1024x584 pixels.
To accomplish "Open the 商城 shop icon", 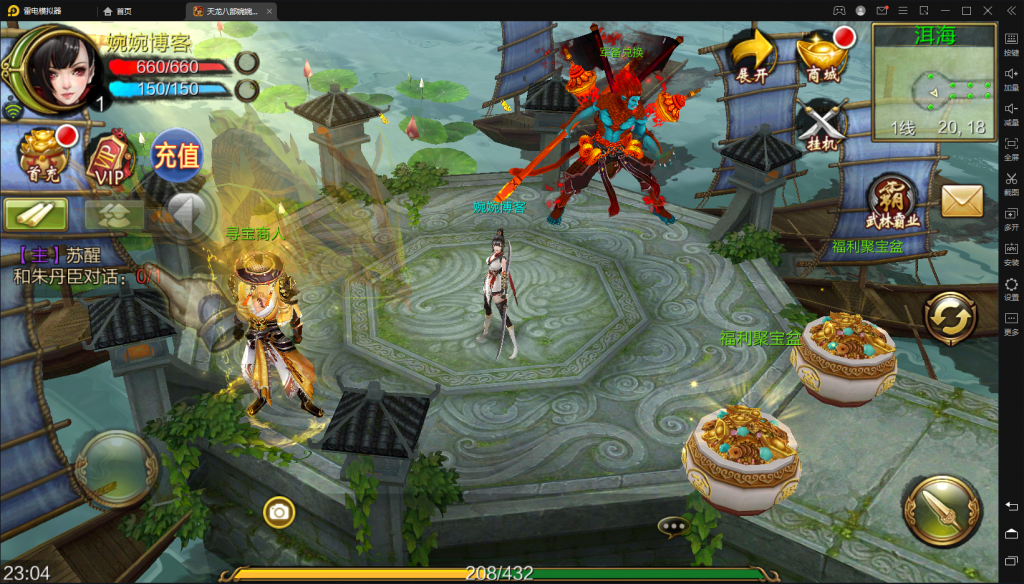I will pyautogui.click(x=825, y=55).
